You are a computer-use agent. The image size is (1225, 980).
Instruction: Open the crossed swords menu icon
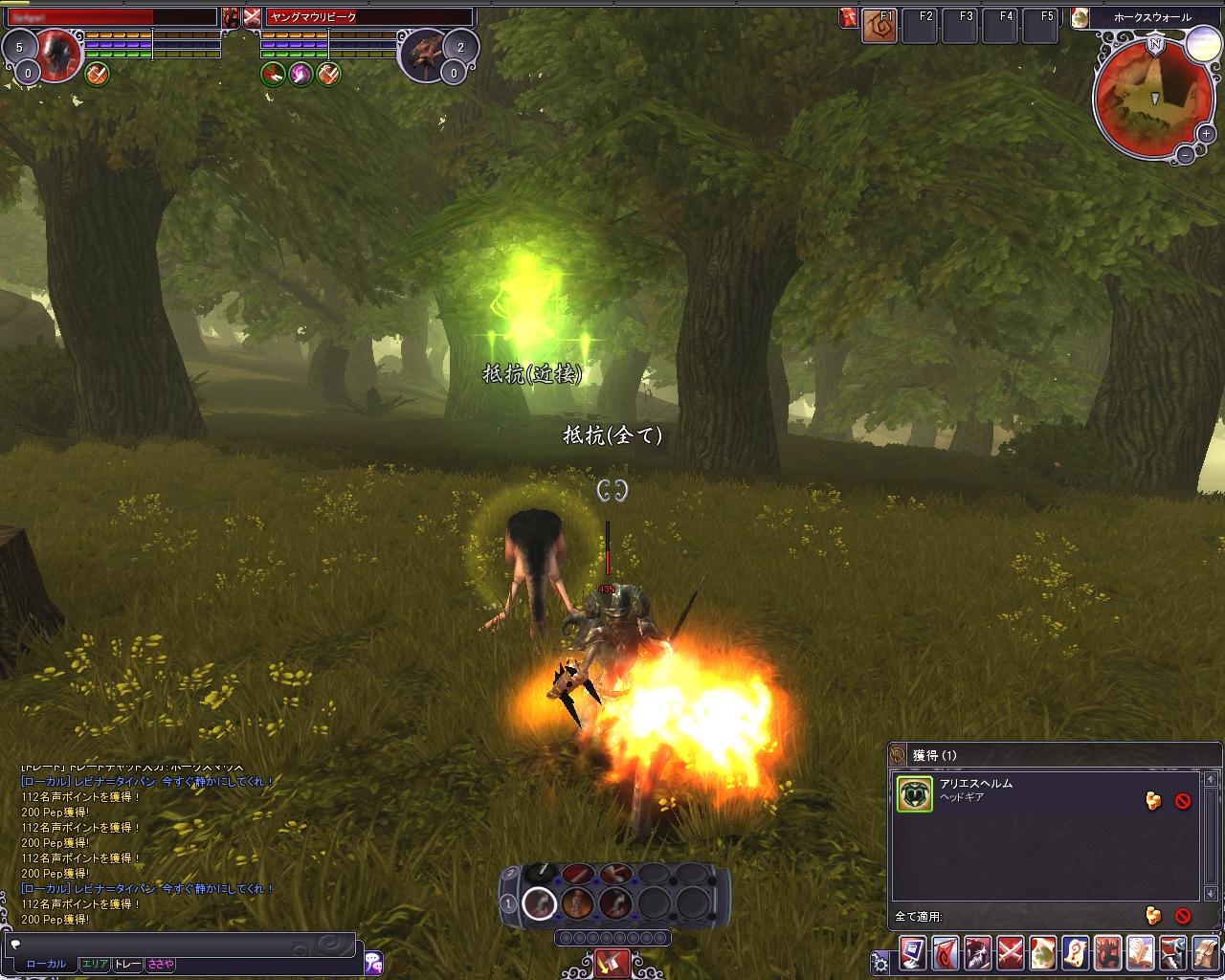[1011, 954]
